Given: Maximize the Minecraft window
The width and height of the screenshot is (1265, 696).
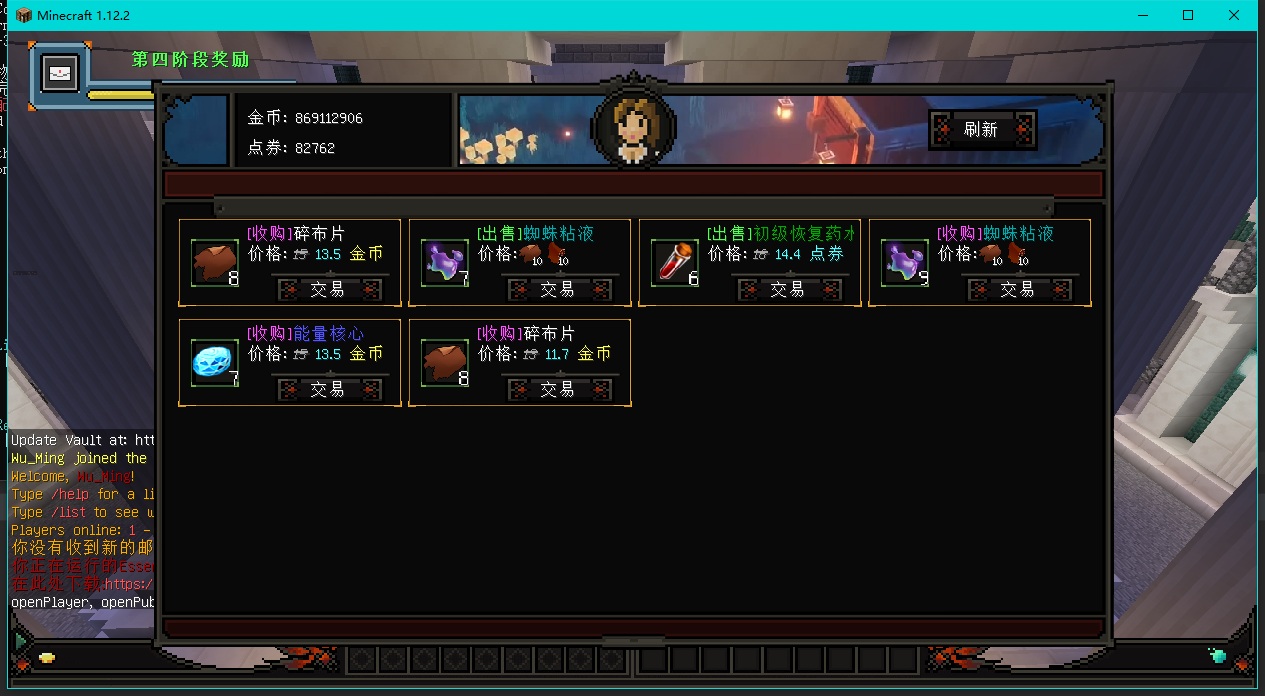Looking at the screenshot, I should pyautogui.click(x=1188, y=15).
